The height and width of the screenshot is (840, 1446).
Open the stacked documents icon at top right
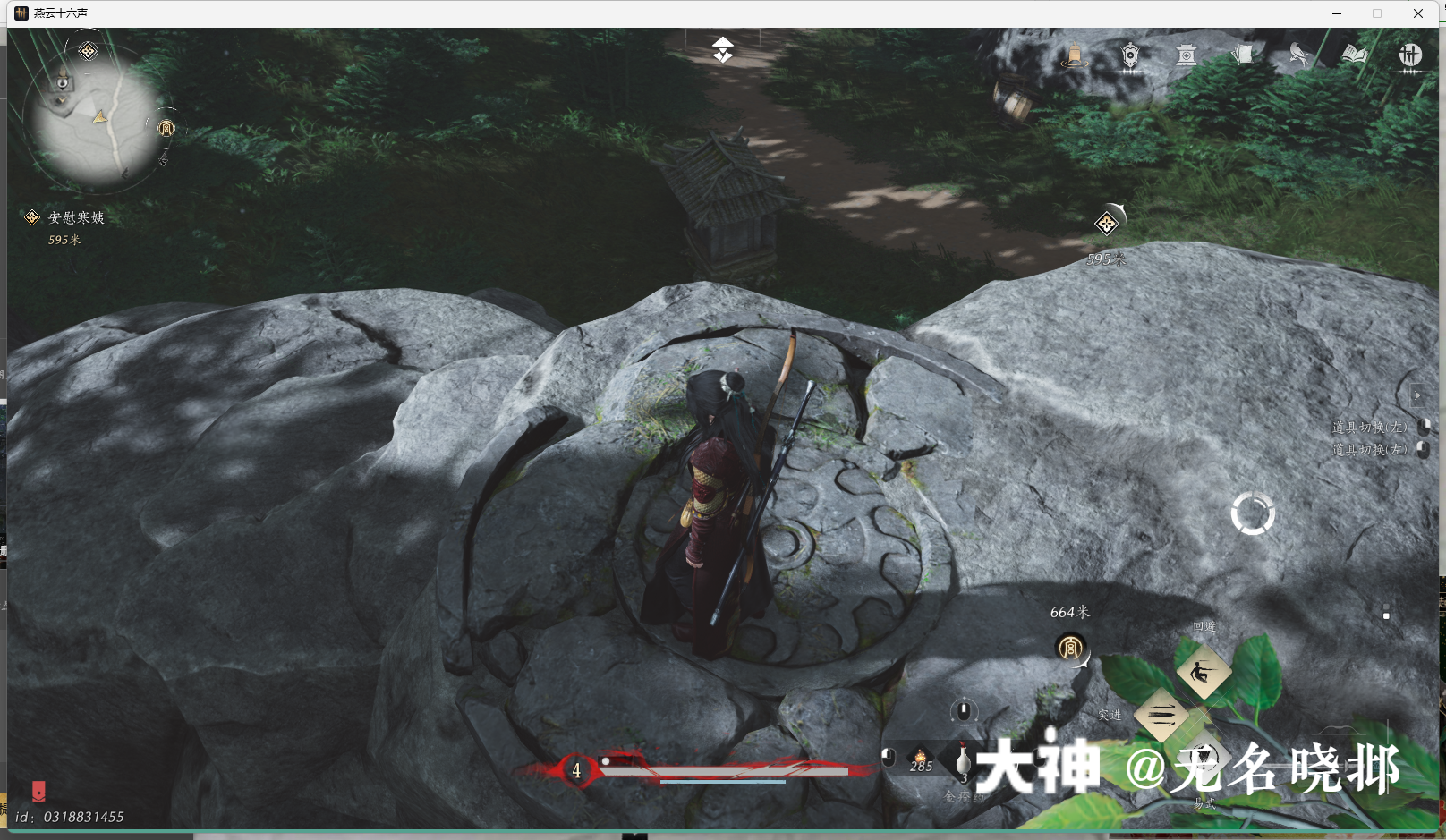point(1242,55)
